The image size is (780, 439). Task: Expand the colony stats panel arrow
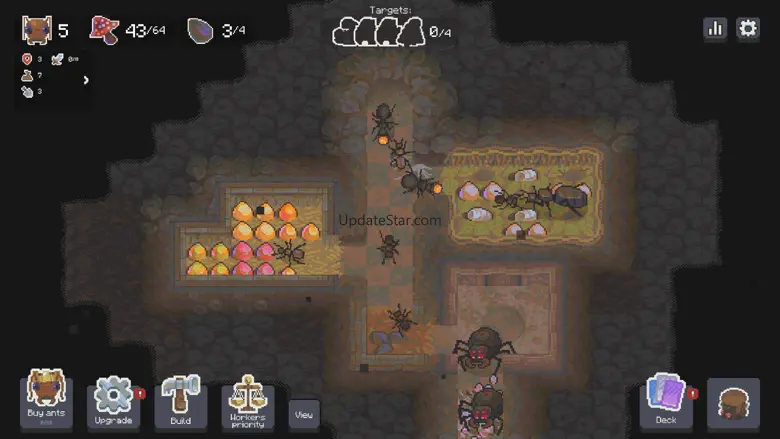86,80
